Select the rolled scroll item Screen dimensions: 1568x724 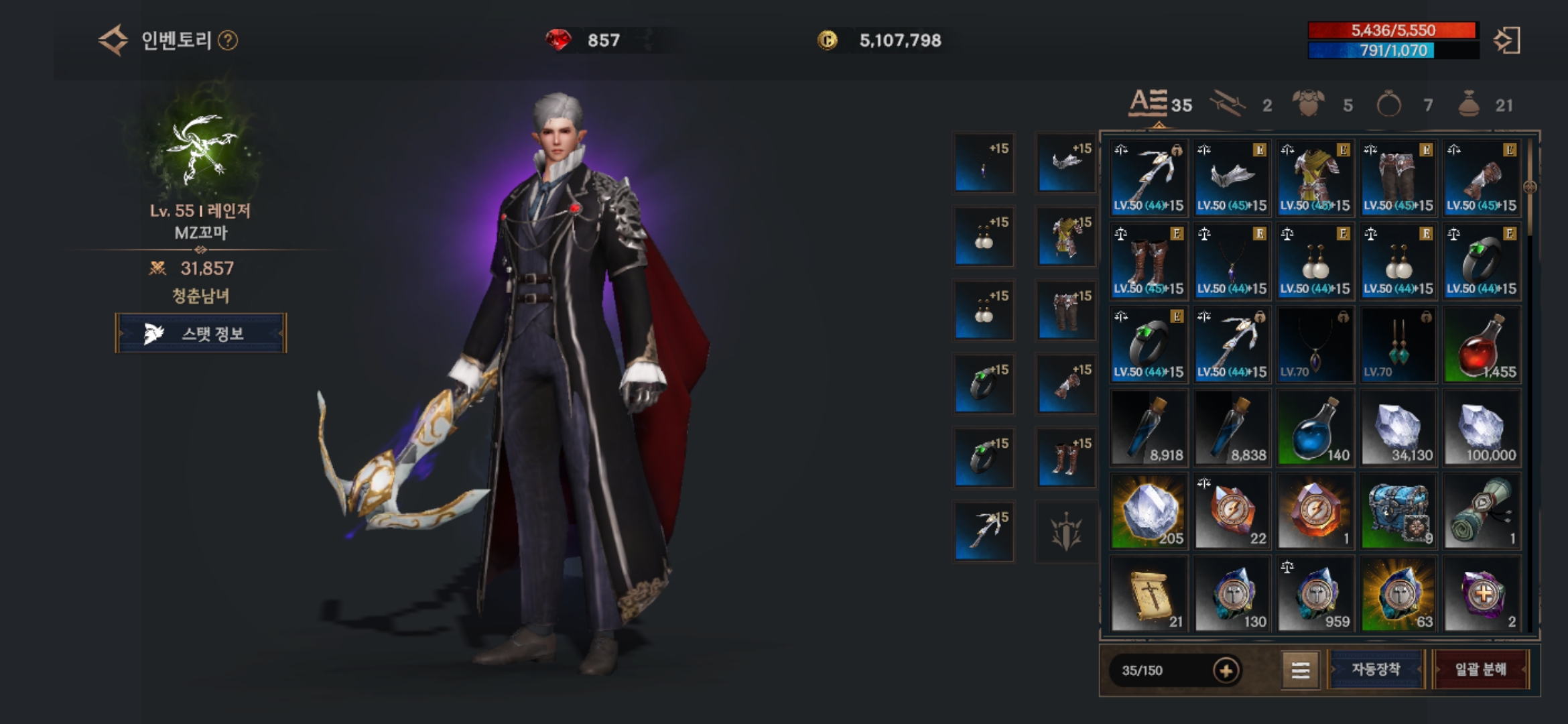point(1482,511)
